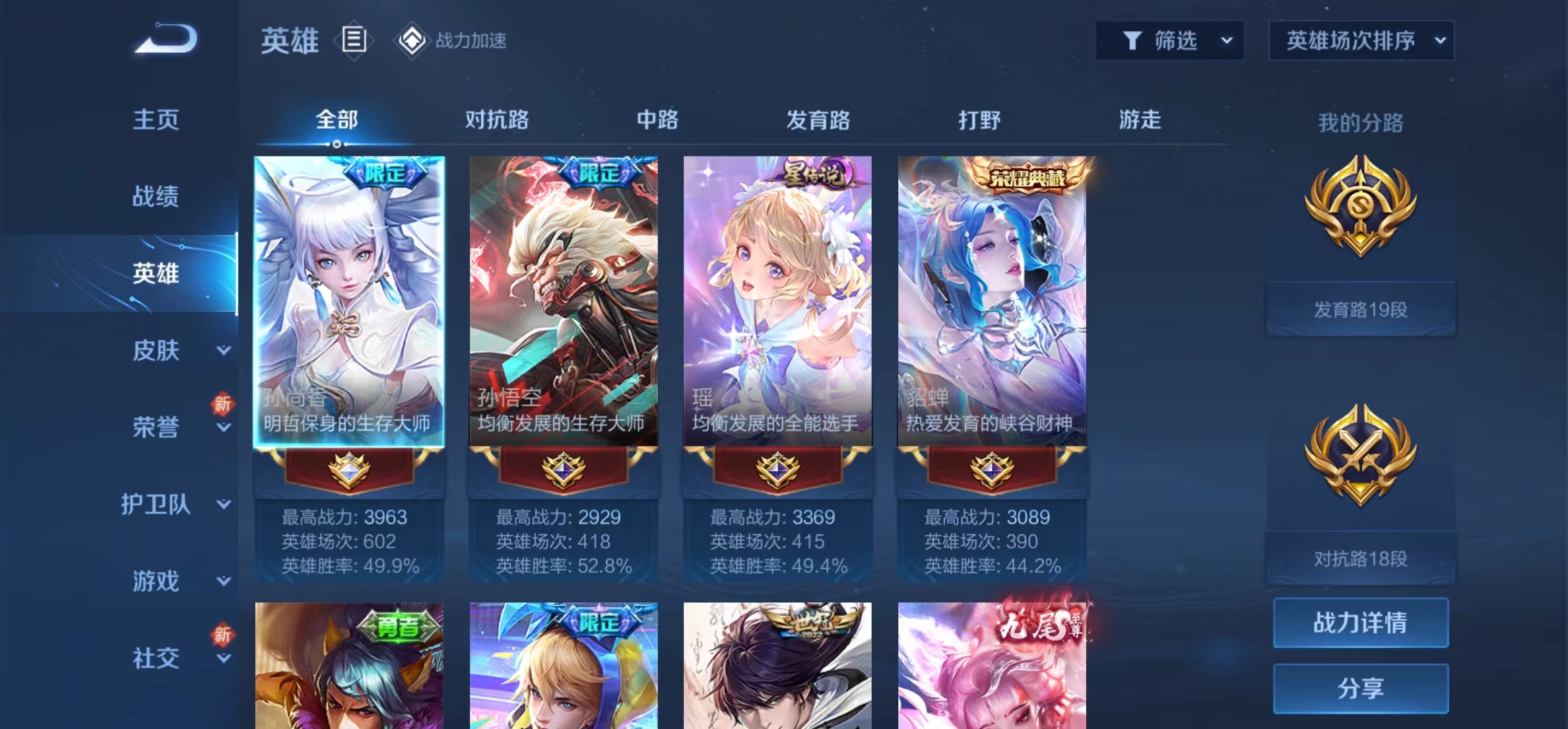Switch to the 对抗路 tab

click(x=496, y=120)
